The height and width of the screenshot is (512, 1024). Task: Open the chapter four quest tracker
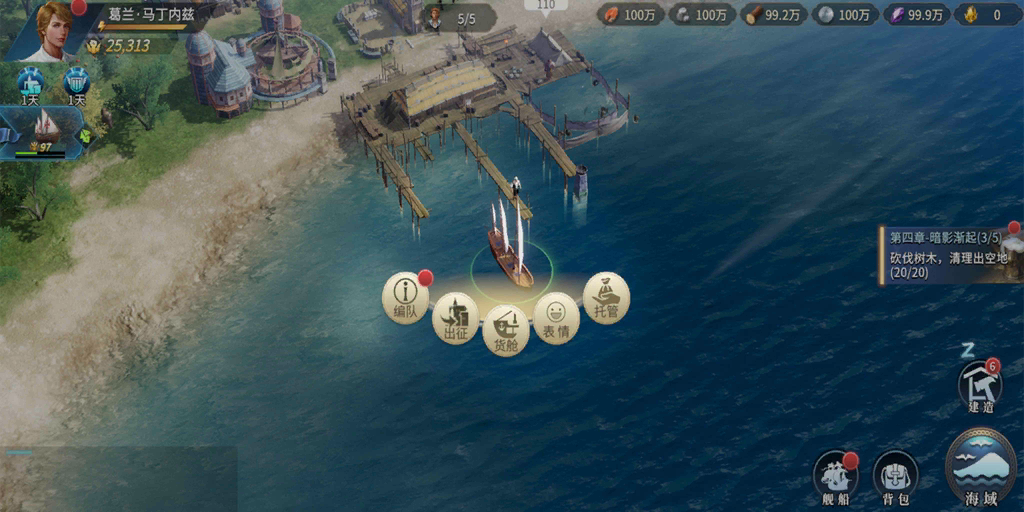pyautogui.click(x=950, y=254)
